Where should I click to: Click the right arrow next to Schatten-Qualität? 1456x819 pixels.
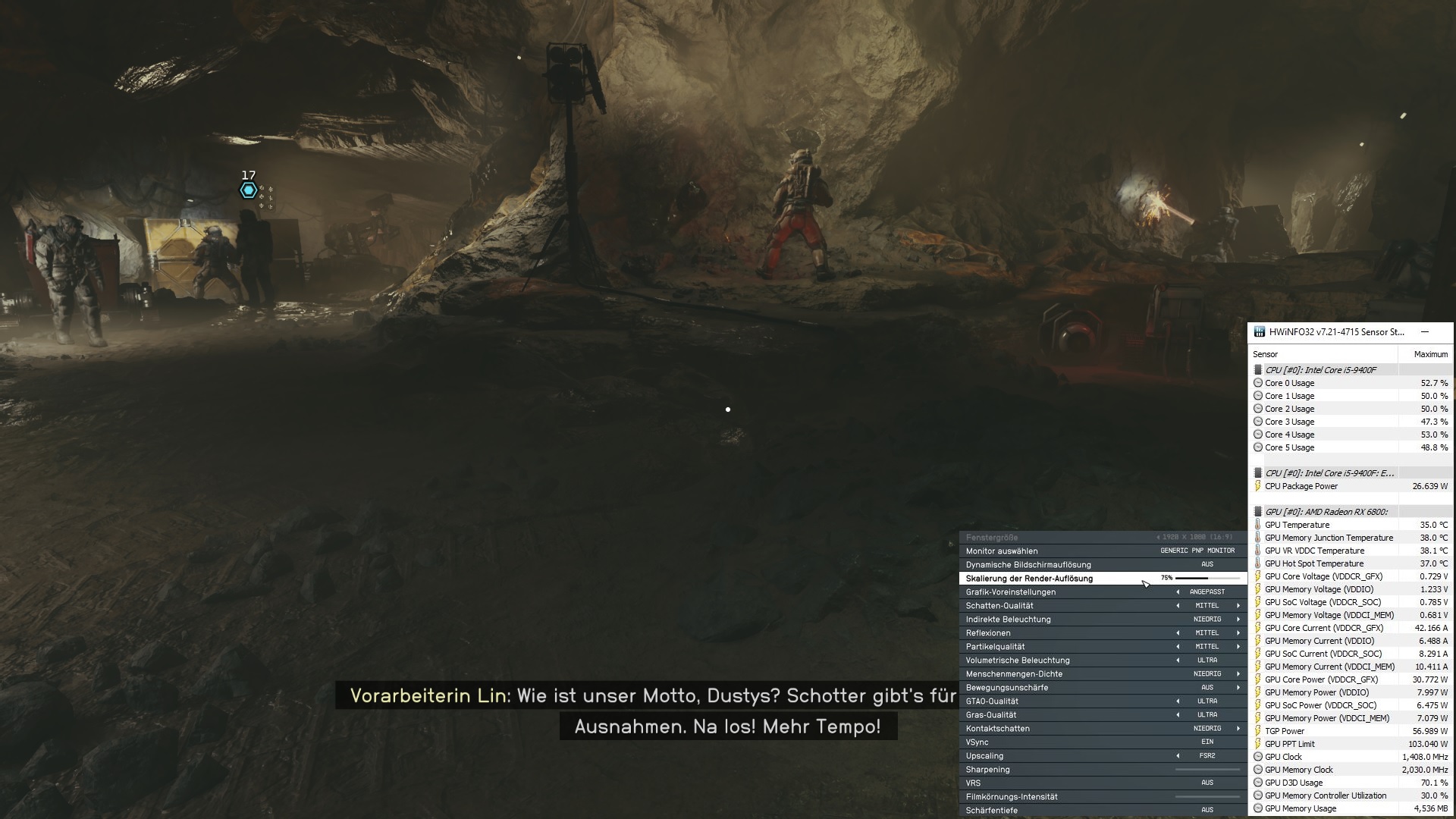tap(1238, 605)
